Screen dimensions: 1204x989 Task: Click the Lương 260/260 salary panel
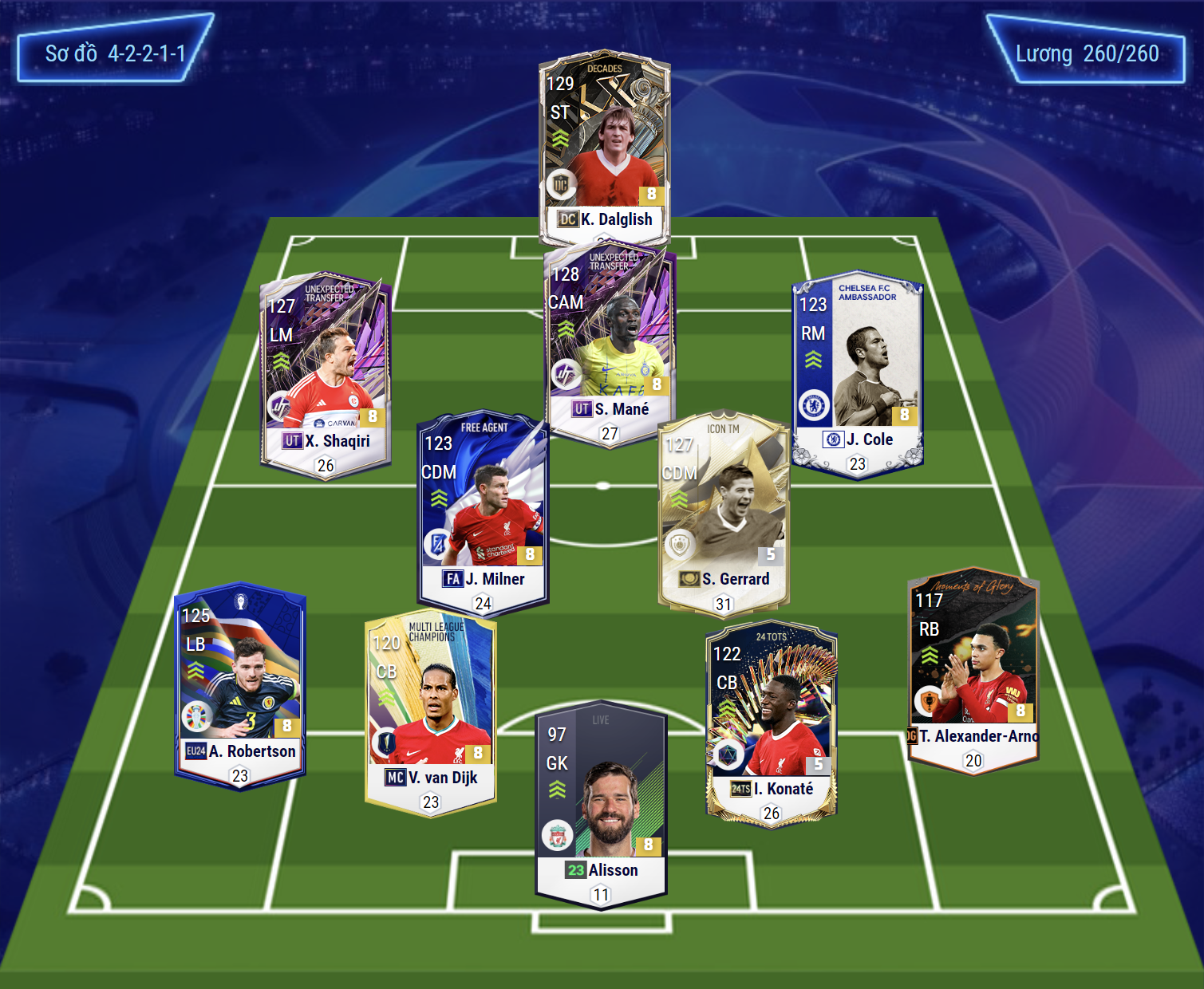click(1086, 53)
